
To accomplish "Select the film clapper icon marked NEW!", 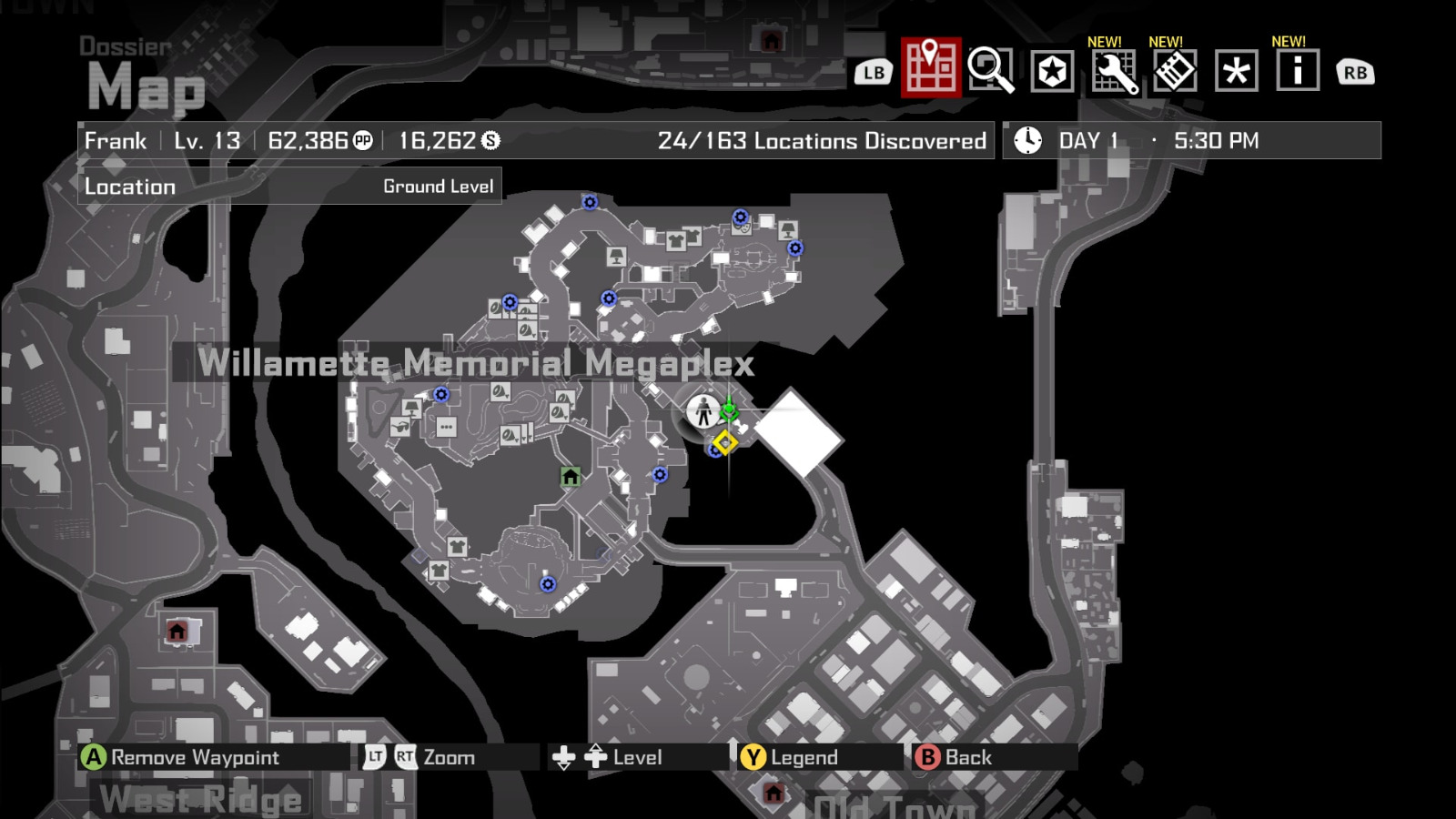I will coord(1174,69).
